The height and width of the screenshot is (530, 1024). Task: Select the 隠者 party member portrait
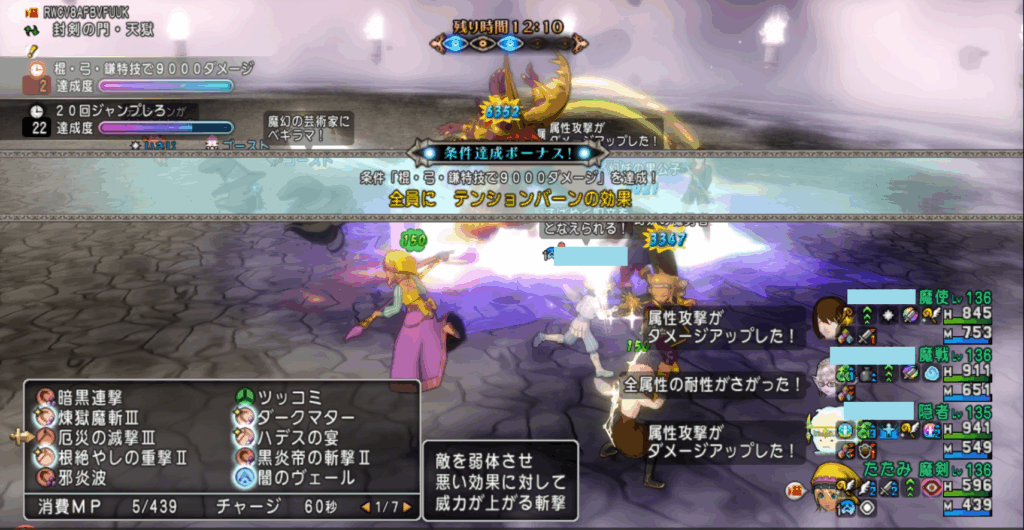829,428
